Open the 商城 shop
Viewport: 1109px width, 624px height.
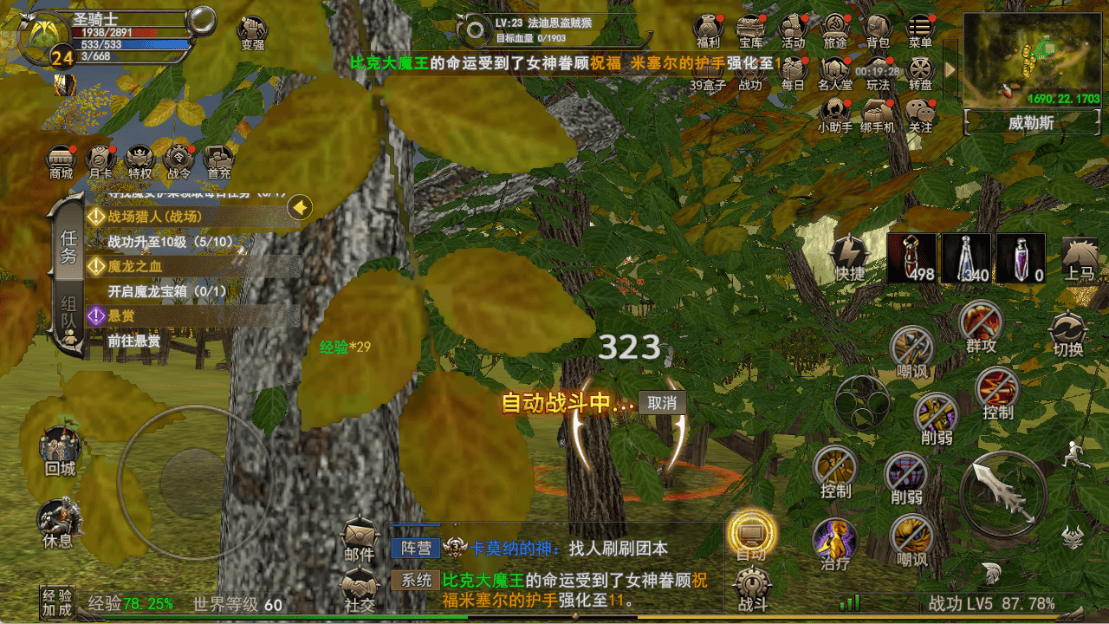[x=61, y=160]
